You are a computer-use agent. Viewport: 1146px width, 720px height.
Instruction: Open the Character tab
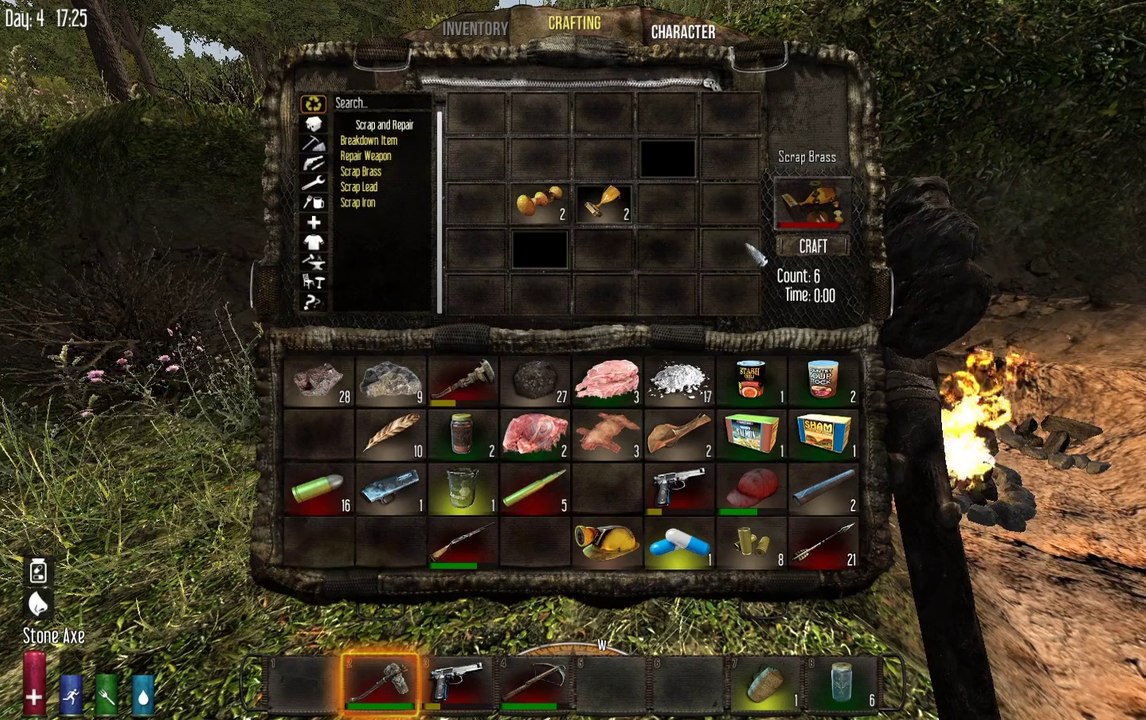click(x=683, y=32)
